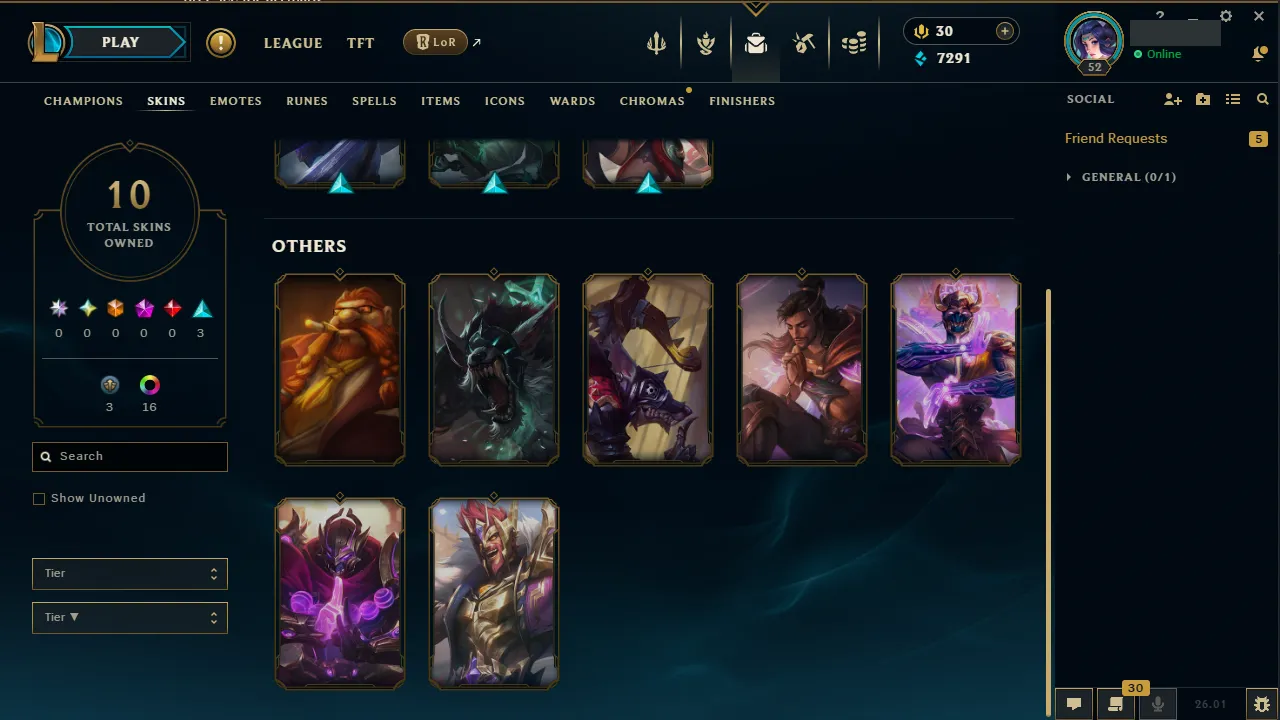Enable the Show Unowned checkbox

[x=39, y=498]
